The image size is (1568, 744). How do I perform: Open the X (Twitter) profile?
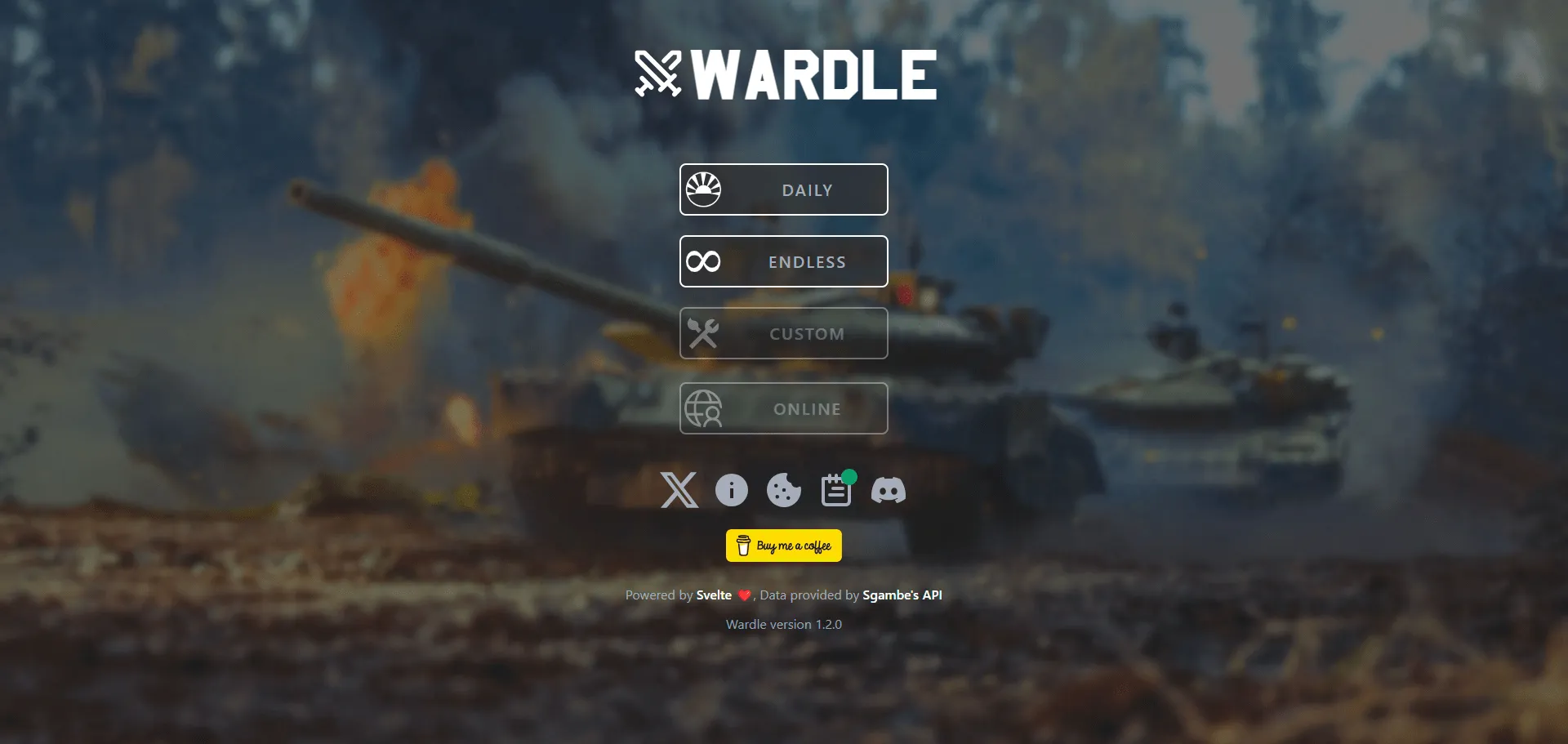(x=679, y=491)
